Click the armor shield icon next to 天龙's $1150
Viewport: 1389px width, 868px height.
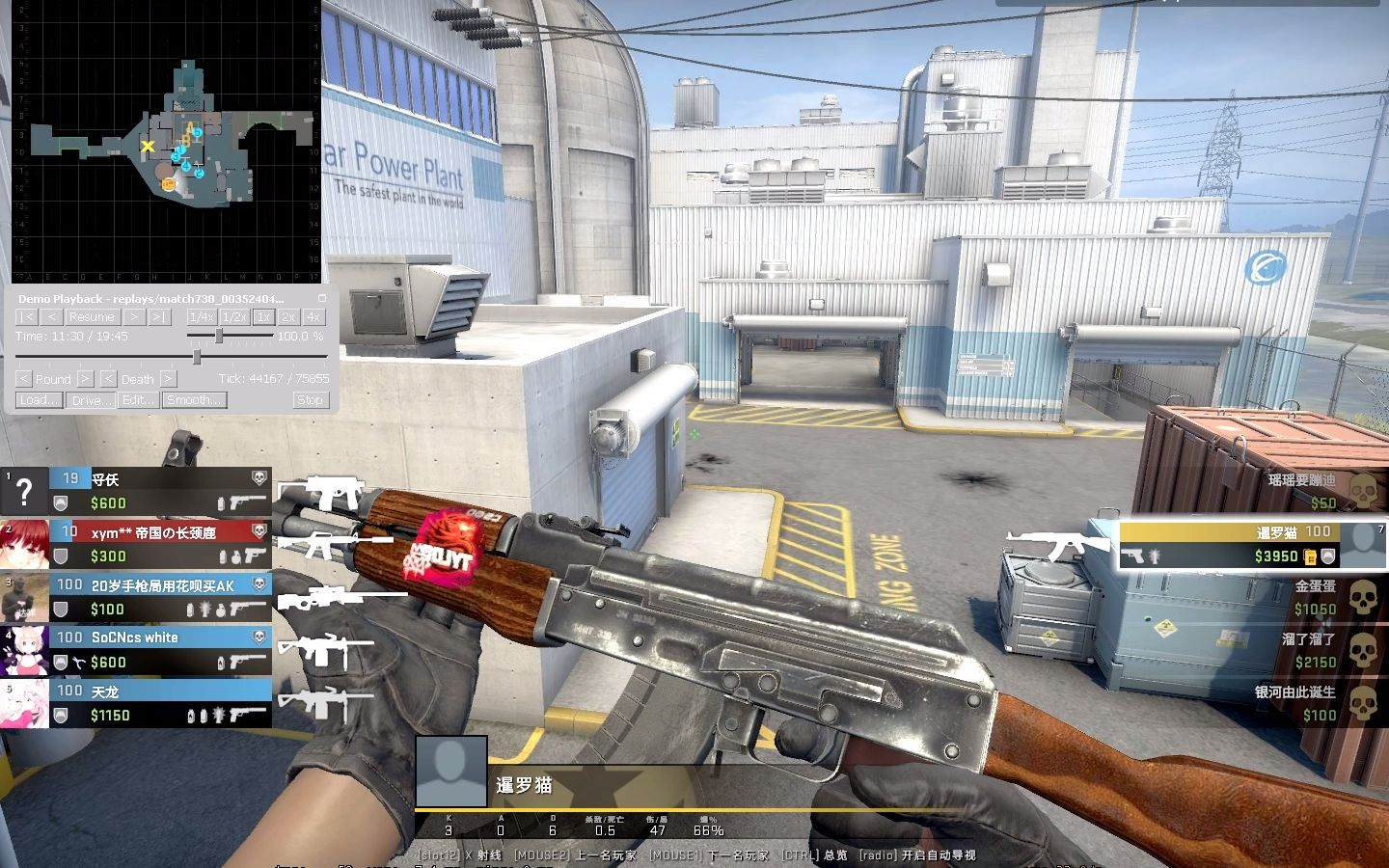coord(60,716)
